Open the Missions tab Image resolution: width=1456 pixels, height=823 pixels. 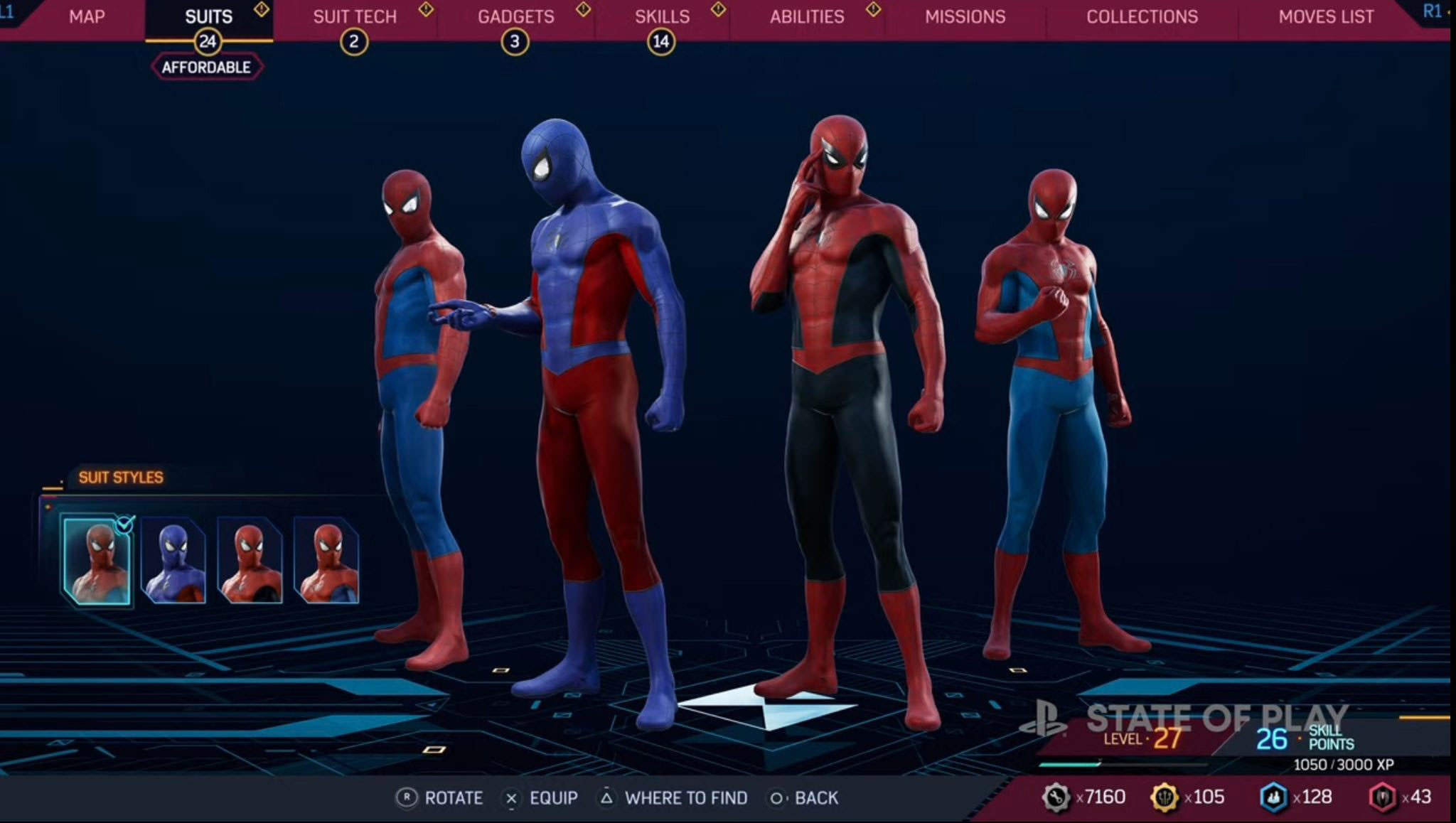point(965,17)
